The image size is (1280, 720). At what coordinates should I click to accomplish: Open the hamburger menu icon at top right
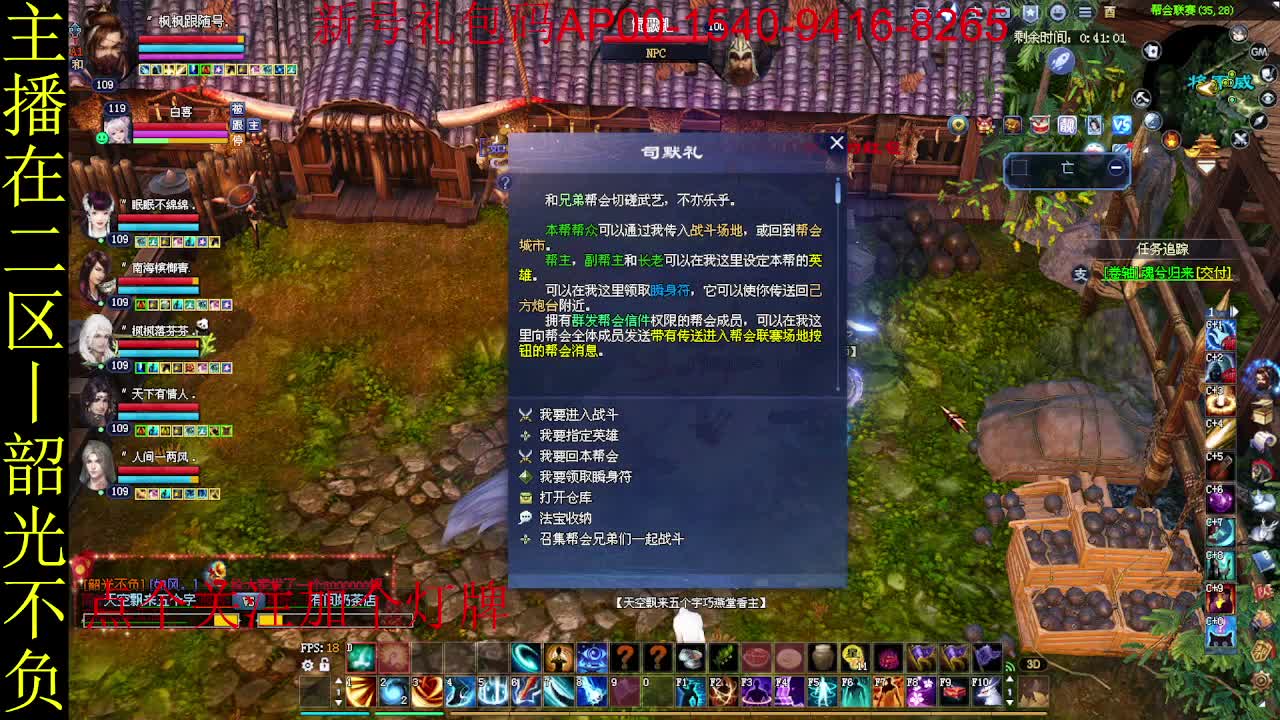(1085, 13)
